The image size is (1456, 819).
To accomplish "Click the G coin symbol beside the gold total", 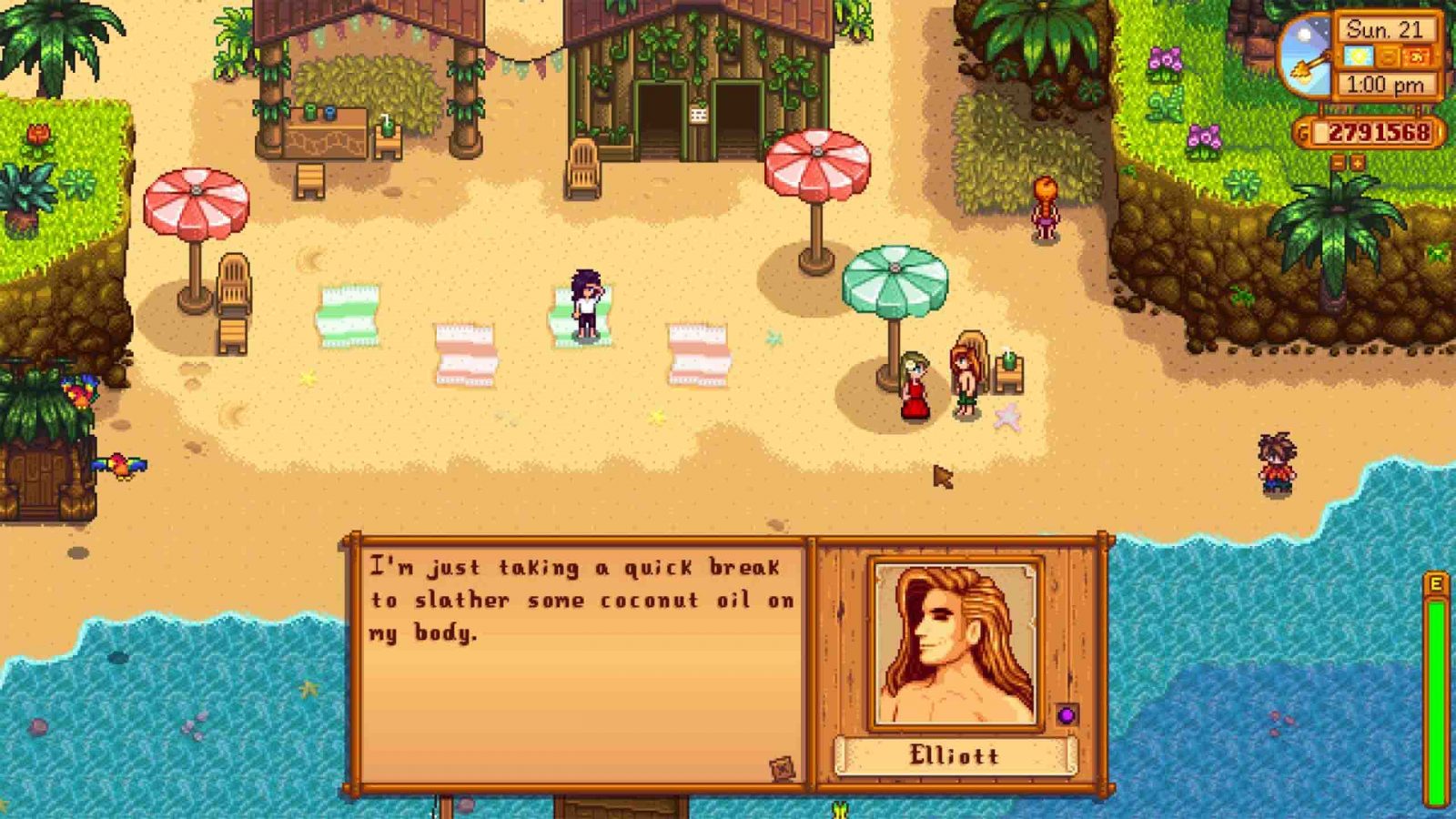I will coord(1304,131).
